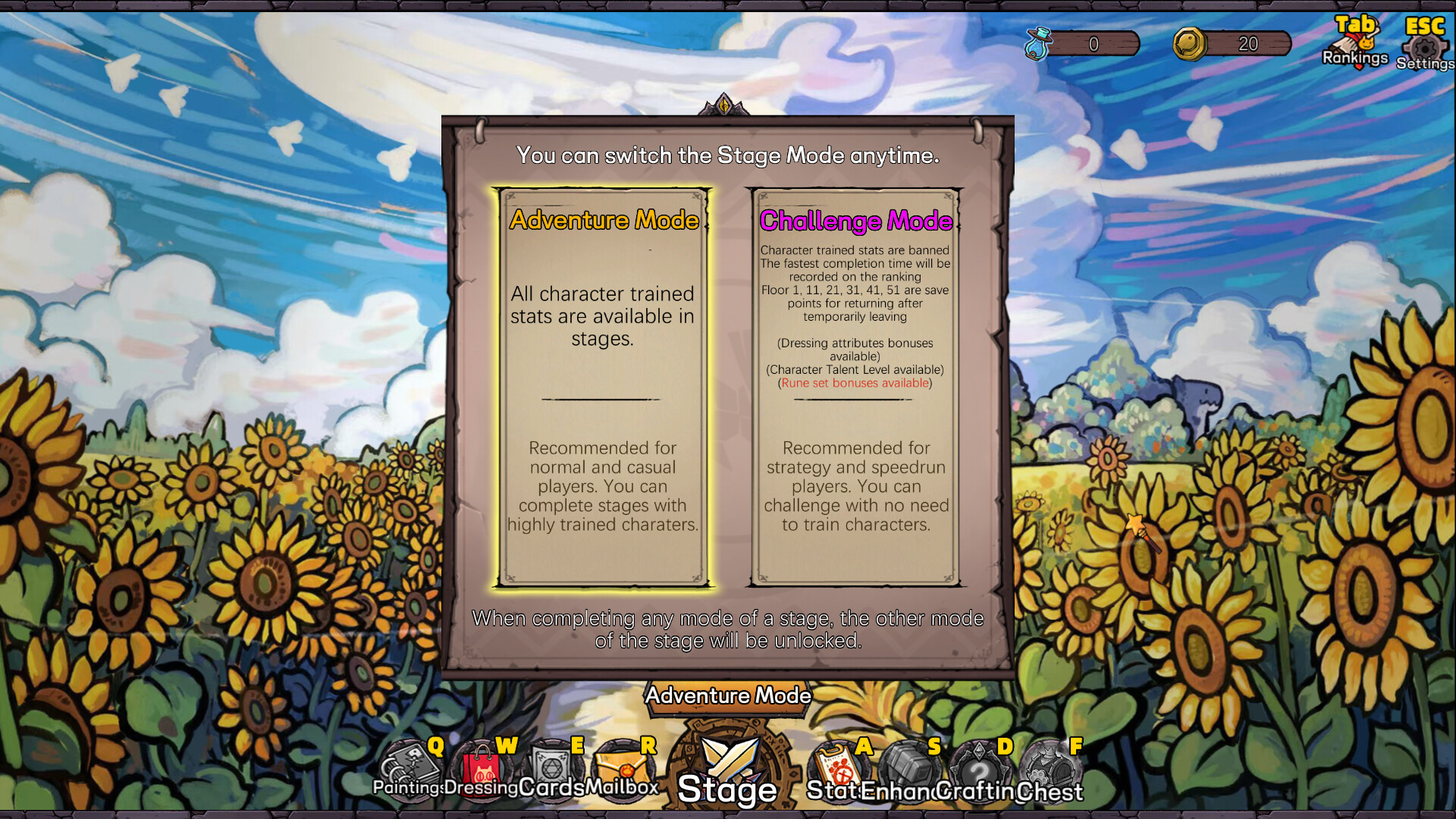
Task: Open the Chest icon (F)
Action: (x=1051, y=766)
